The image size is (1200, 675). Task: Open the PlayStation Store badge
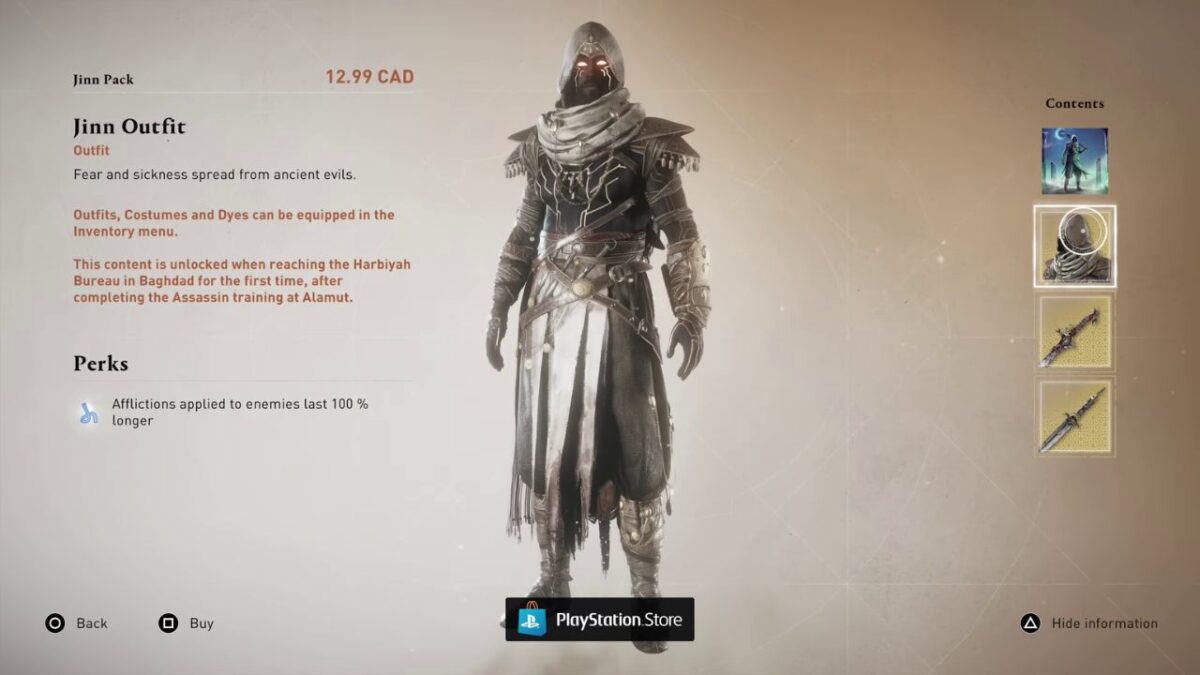coord(599,620)
